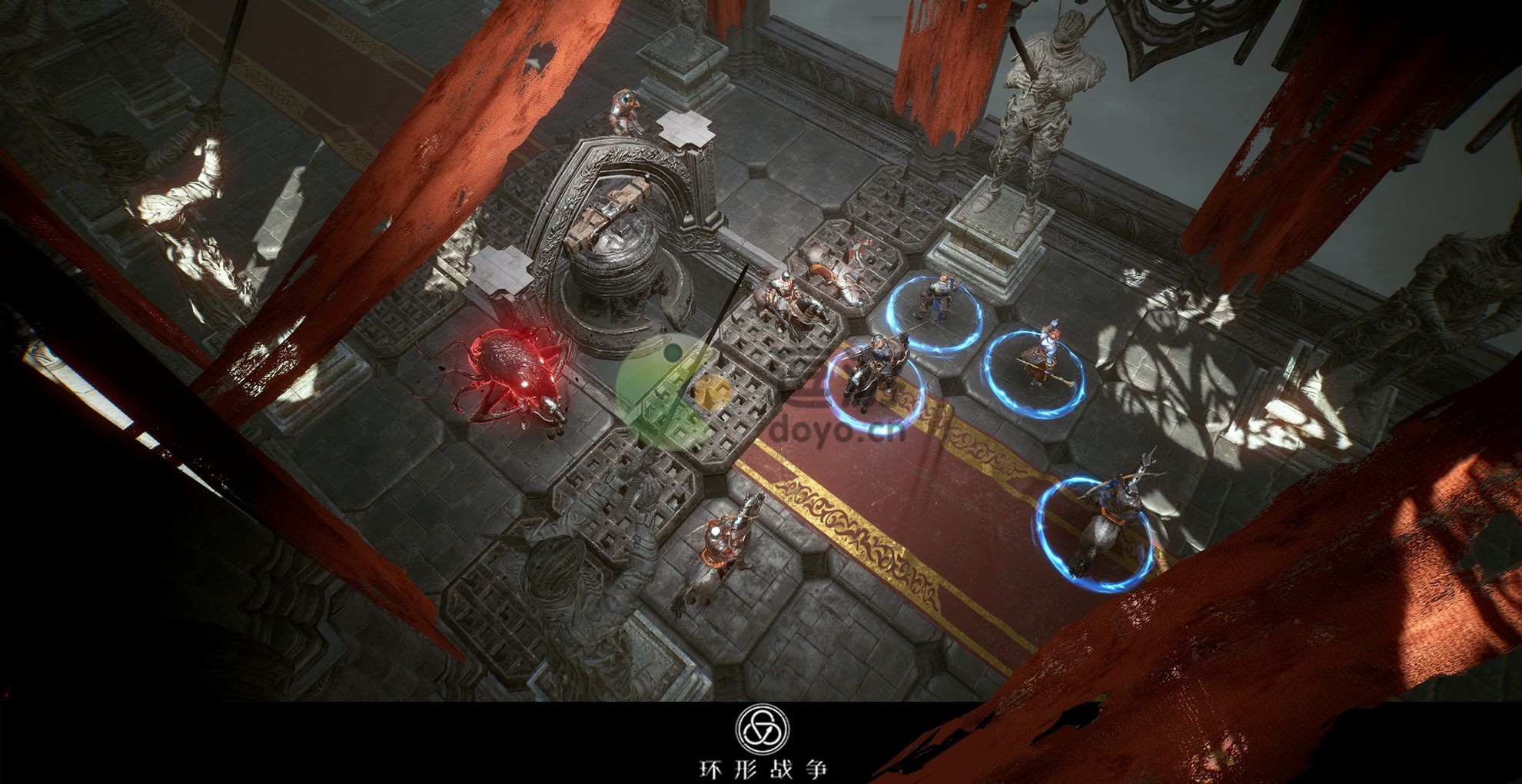Select the blue-ringed lancer on the dark horse
Image resolution: width=1522 pixels, height=784 pixels.
(871, 372)
